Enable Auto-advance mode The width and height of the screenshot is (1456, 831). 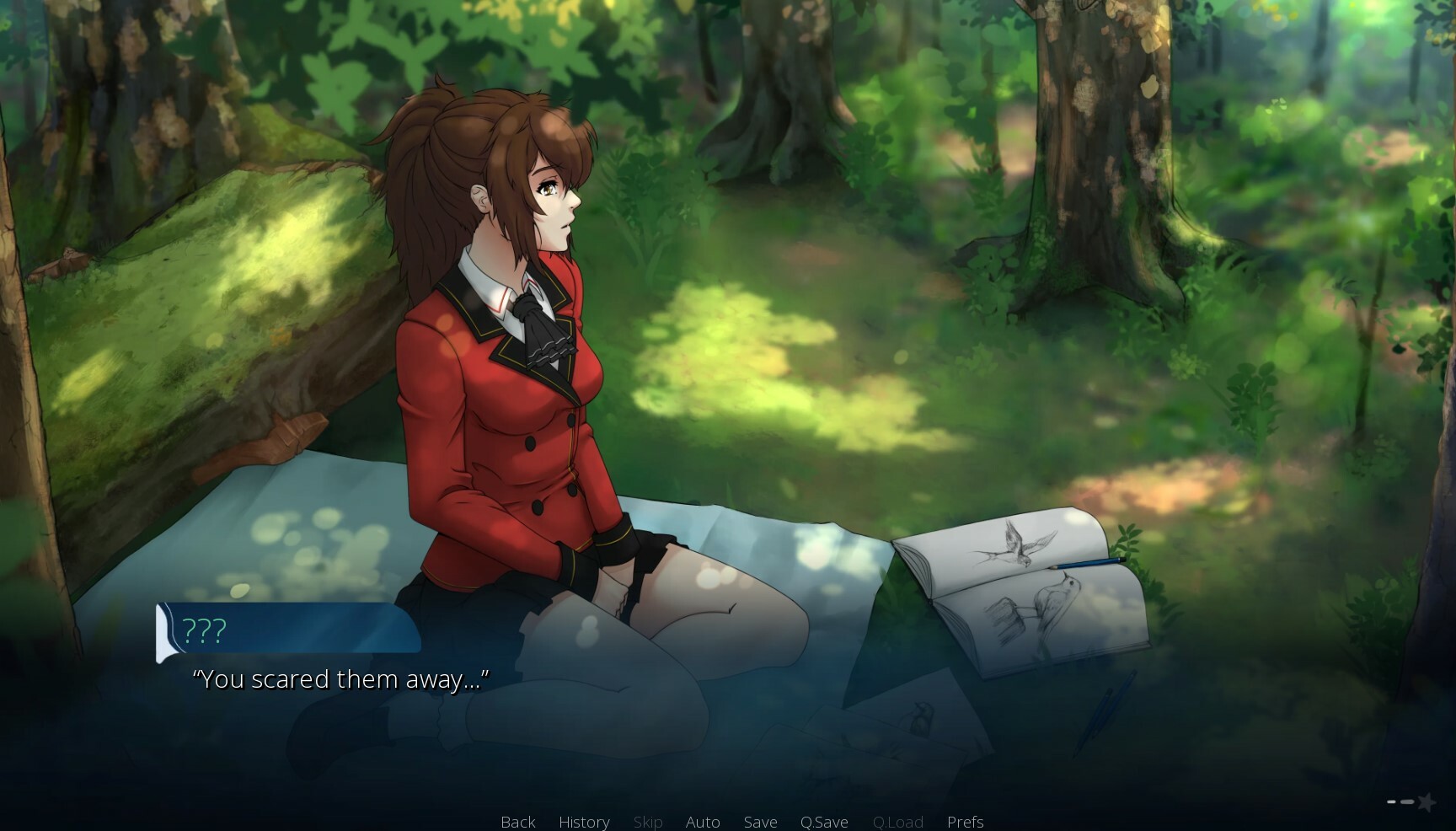pos(703,822)
